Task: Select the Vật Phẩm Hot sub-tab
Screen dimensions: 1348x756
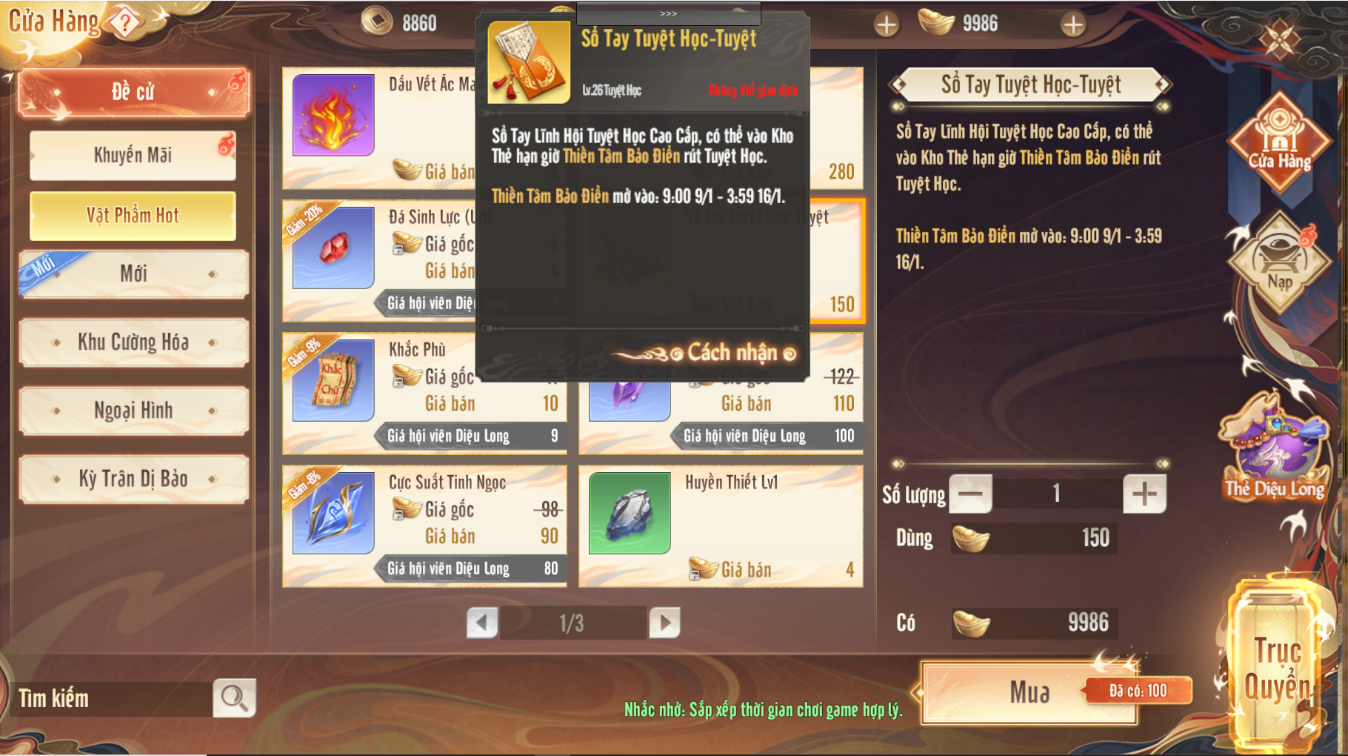Action: point(133,215)
